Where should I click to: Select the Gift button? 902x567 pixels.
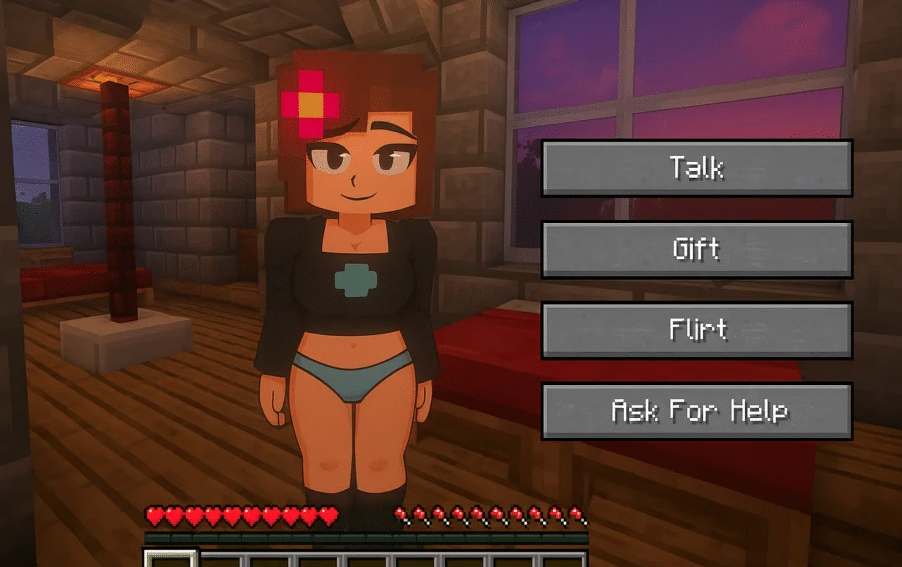point(696,249)
